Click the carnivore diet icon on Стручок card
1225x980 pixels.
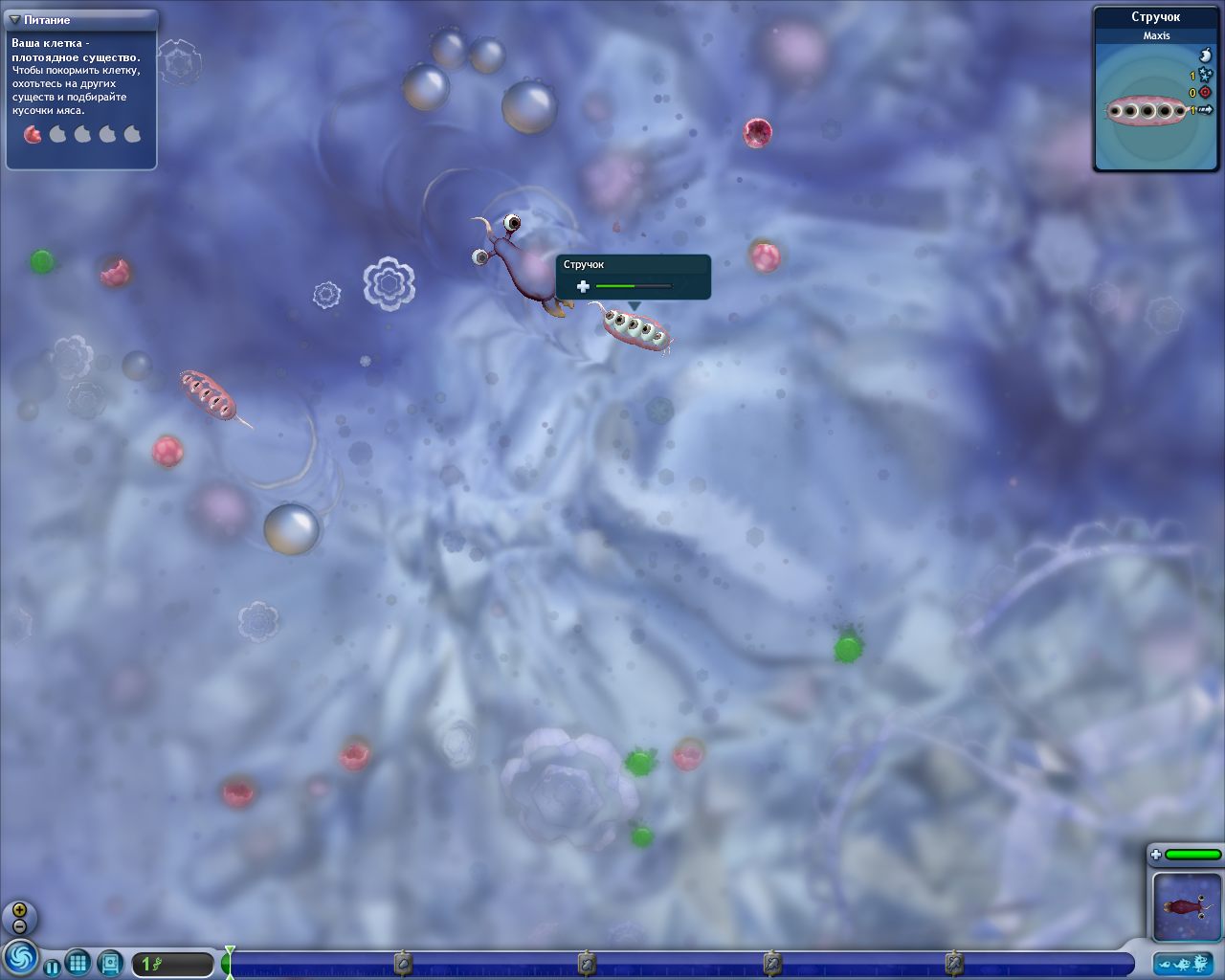pos(1206,56)
